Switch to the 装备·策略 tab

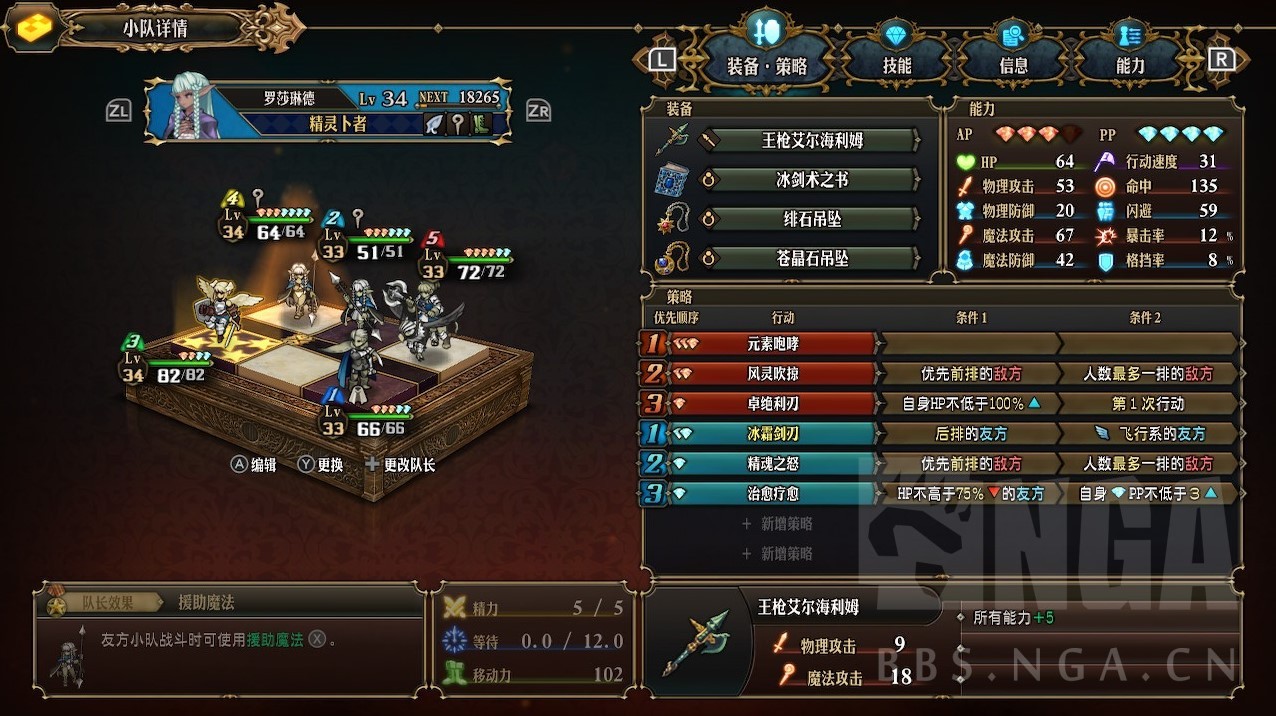click(x=767, y=66)
